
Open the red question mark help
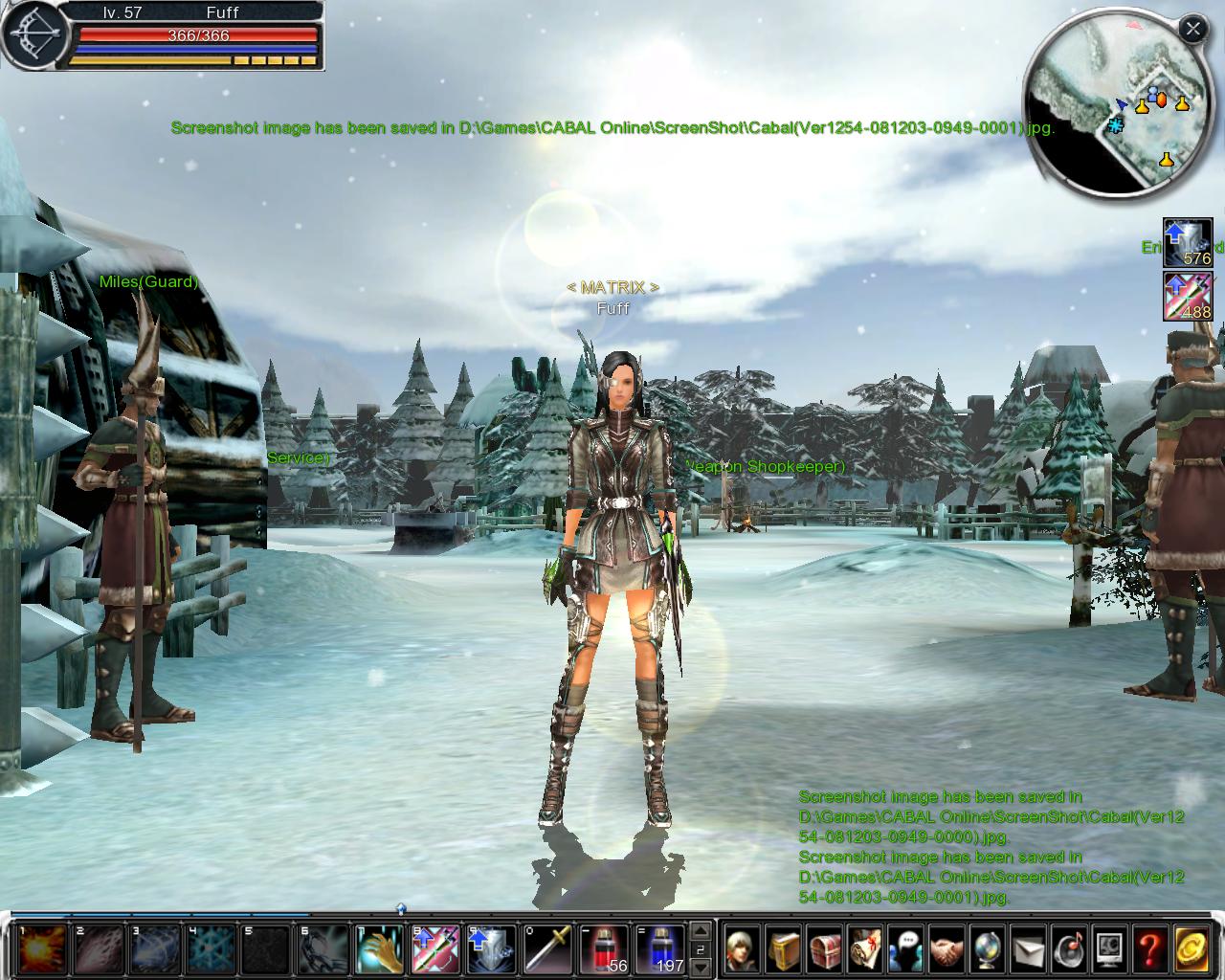point(1149,949)
